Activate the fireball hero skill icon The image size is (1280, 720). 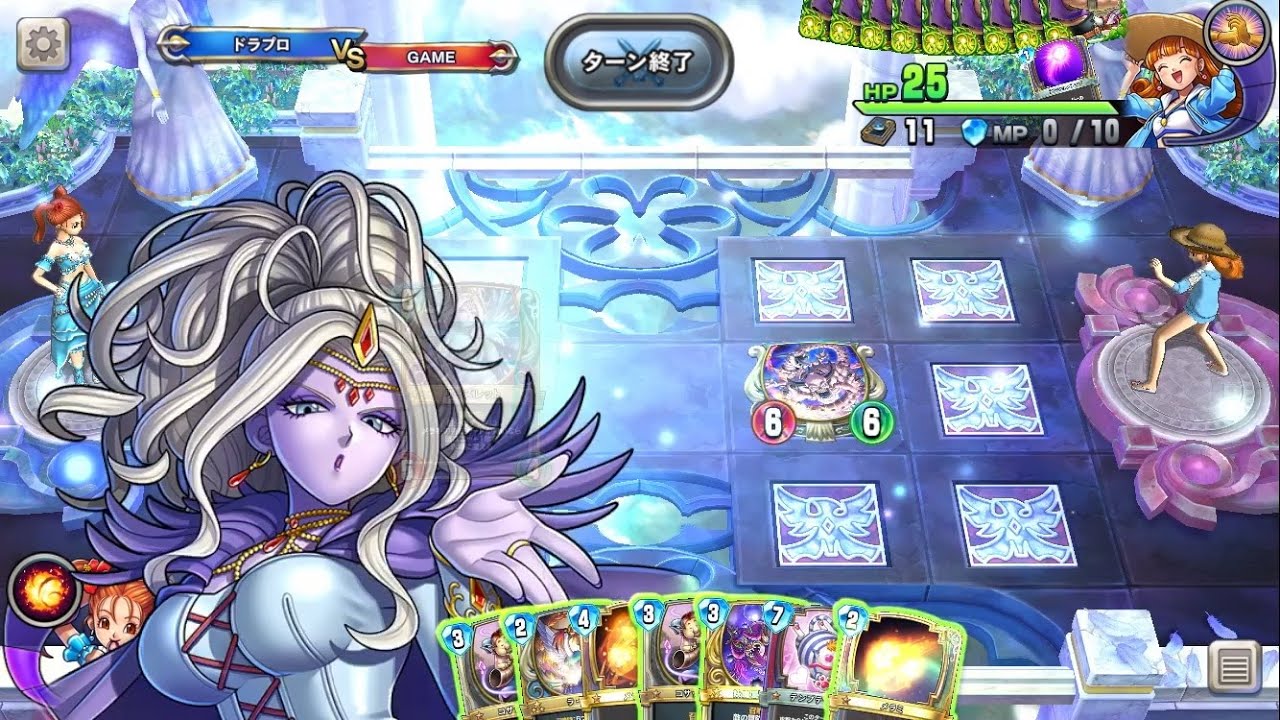pyautogui.click(x=45, y=589)
